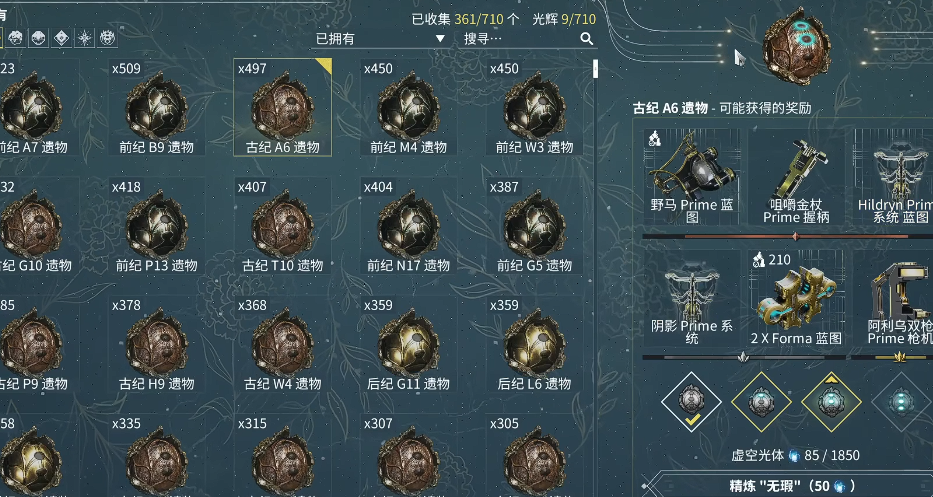933x497 pixels.
Task: Select the 前纪 W3 遗物 relic
Action: click(x=534, y=111)
